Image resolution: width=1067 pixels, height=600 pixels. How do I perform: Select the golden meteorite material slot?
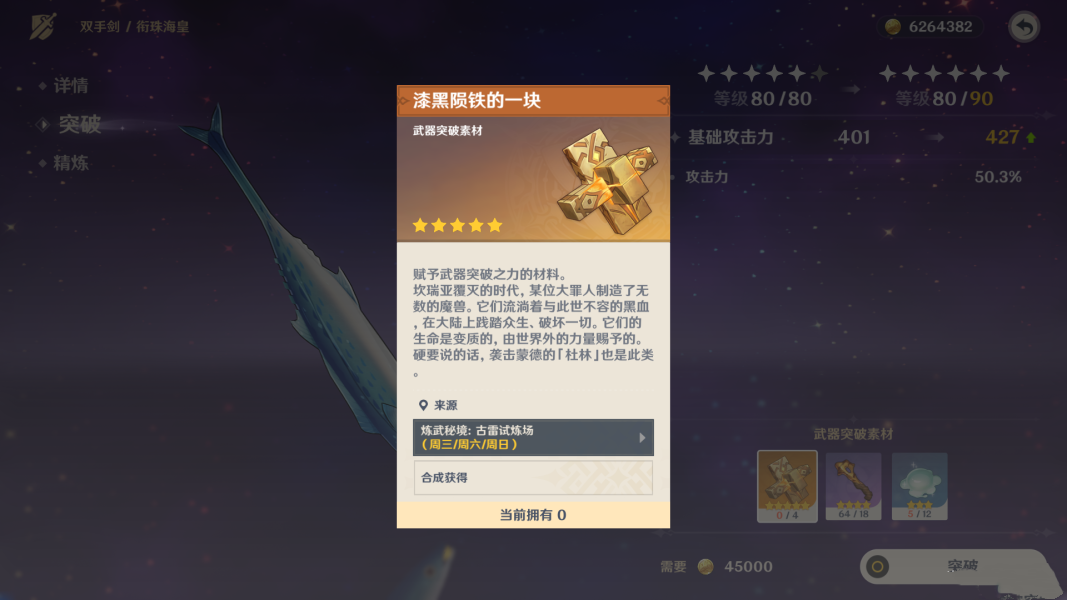pyautogui.click(x=787, y=485)
